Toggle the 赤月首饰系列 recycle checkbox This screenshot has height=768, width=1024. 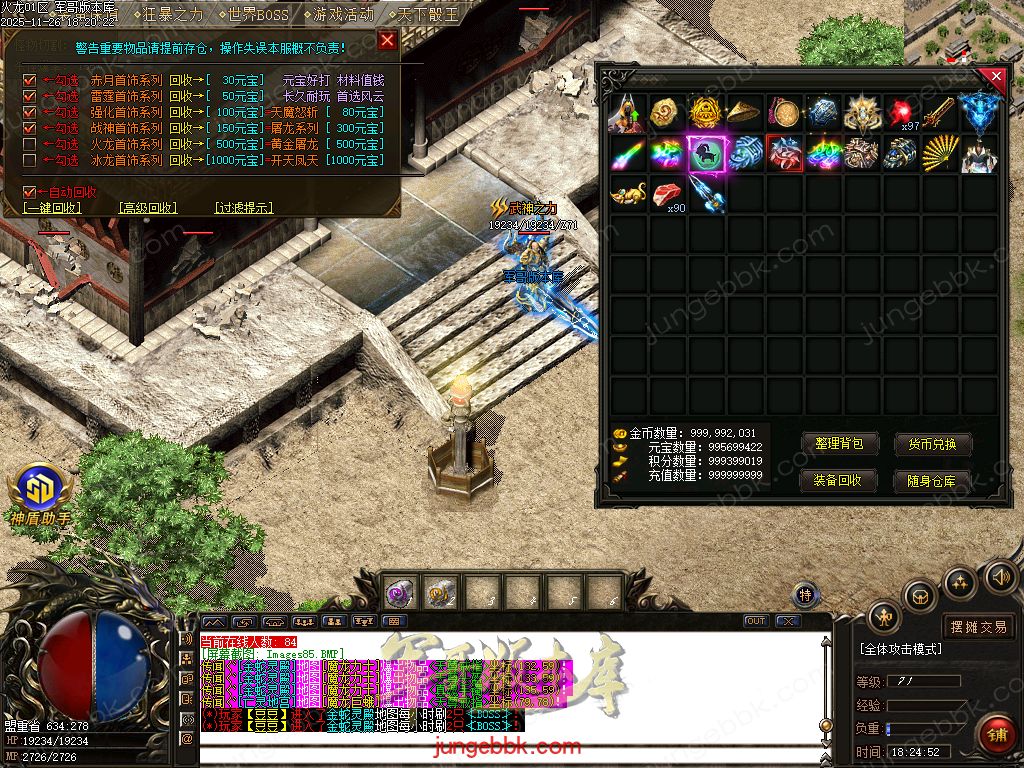click(x=30, y=80)
